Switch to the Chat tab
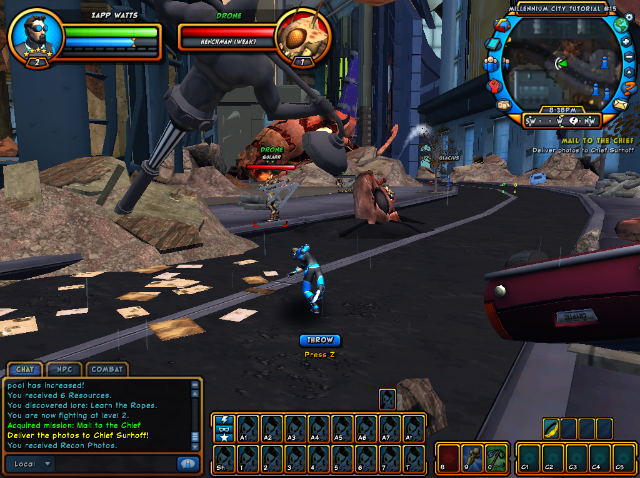Viewport: 640px width, 478px height. click(25, 369)
